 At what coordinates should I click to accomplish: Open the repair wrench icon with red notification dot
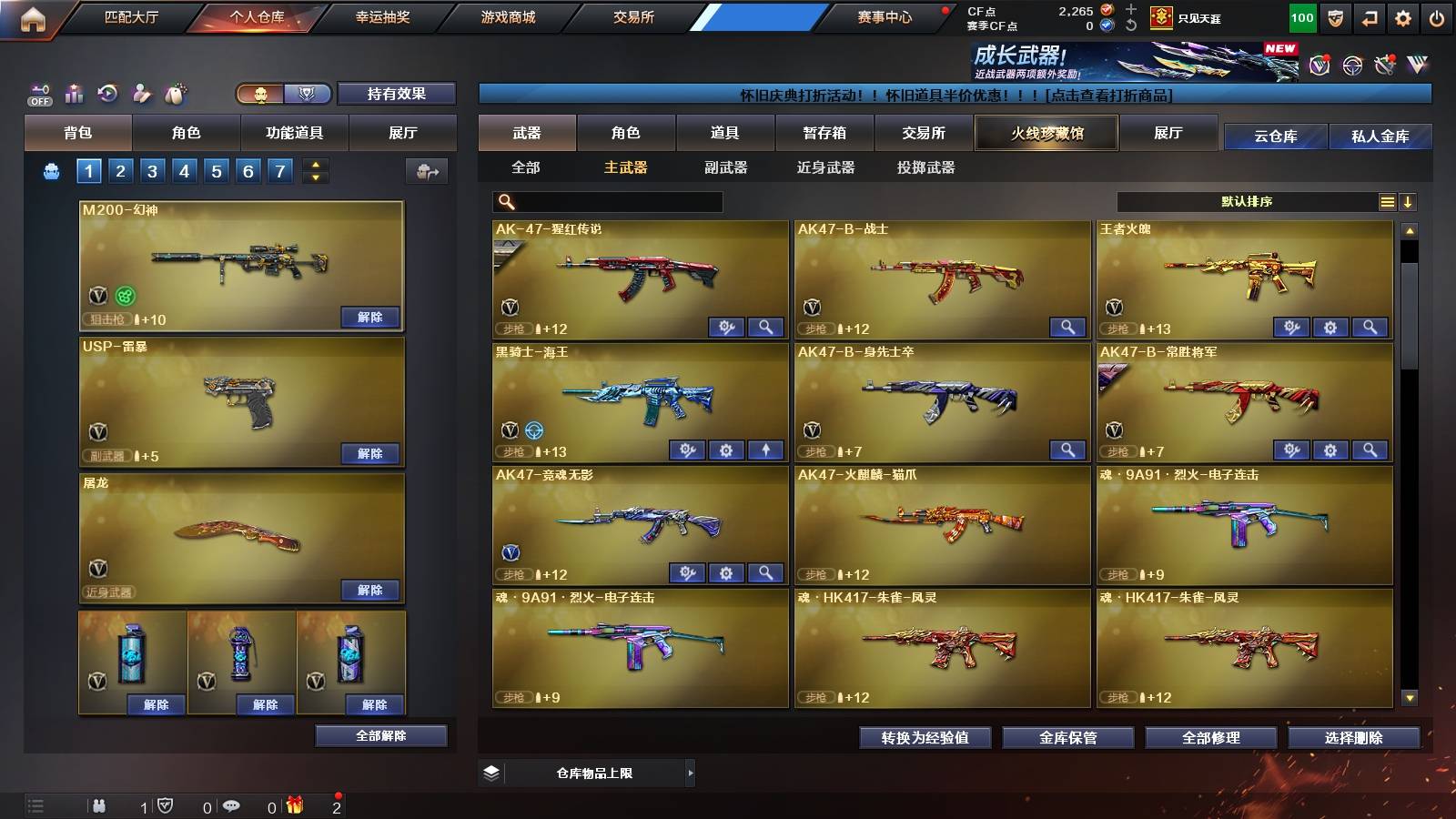(1385, 65)
